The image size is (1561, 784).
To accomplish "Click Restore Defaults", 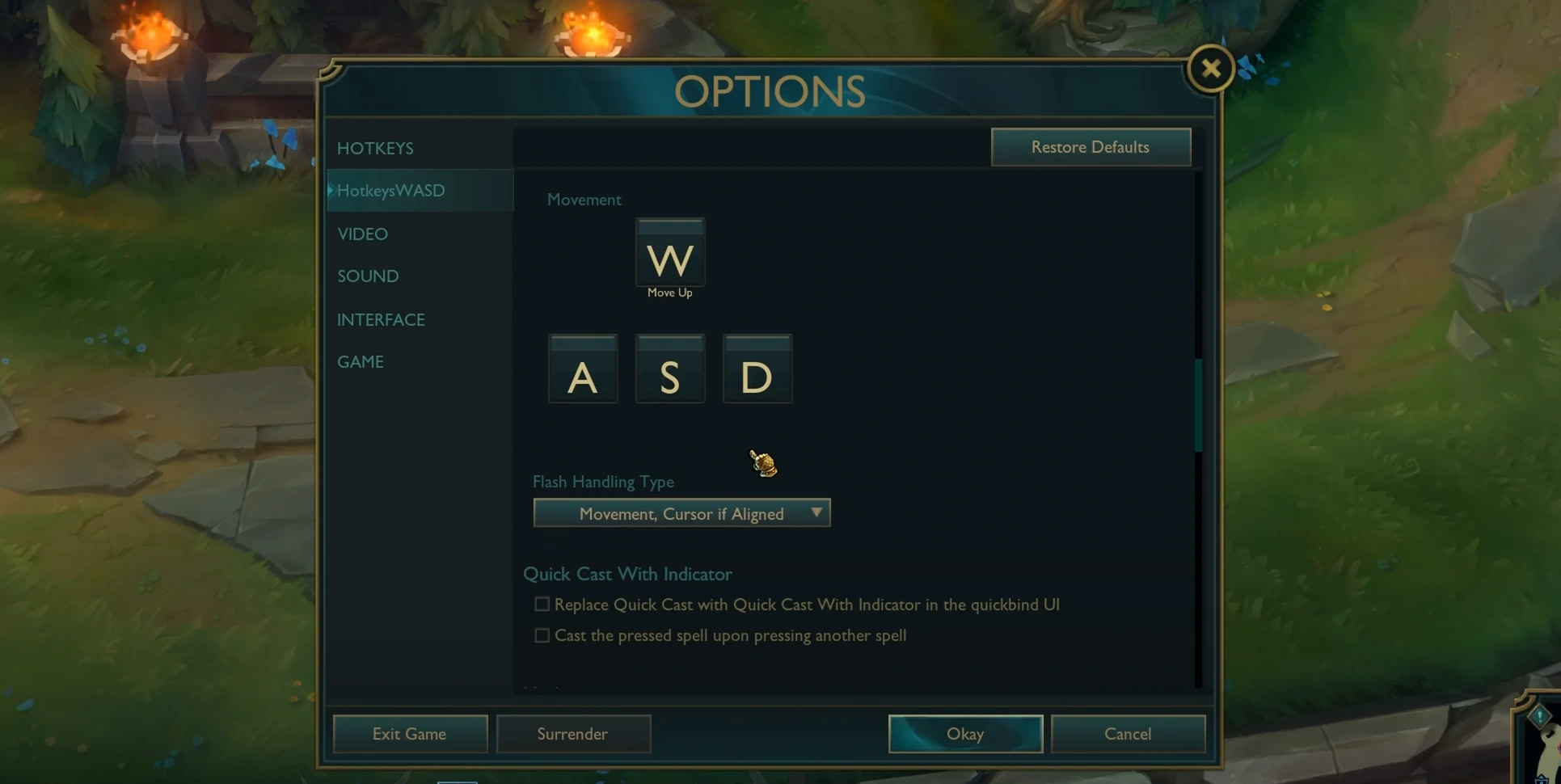I will pos(1090,147).
